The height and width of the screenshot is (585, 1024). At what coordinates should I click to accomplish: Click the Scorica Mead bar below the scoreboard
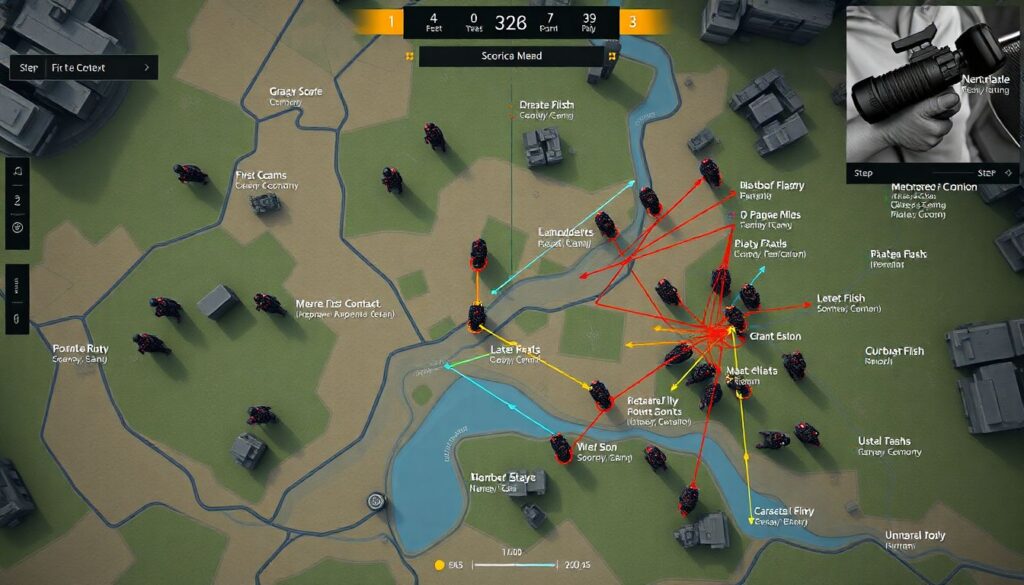511,57
